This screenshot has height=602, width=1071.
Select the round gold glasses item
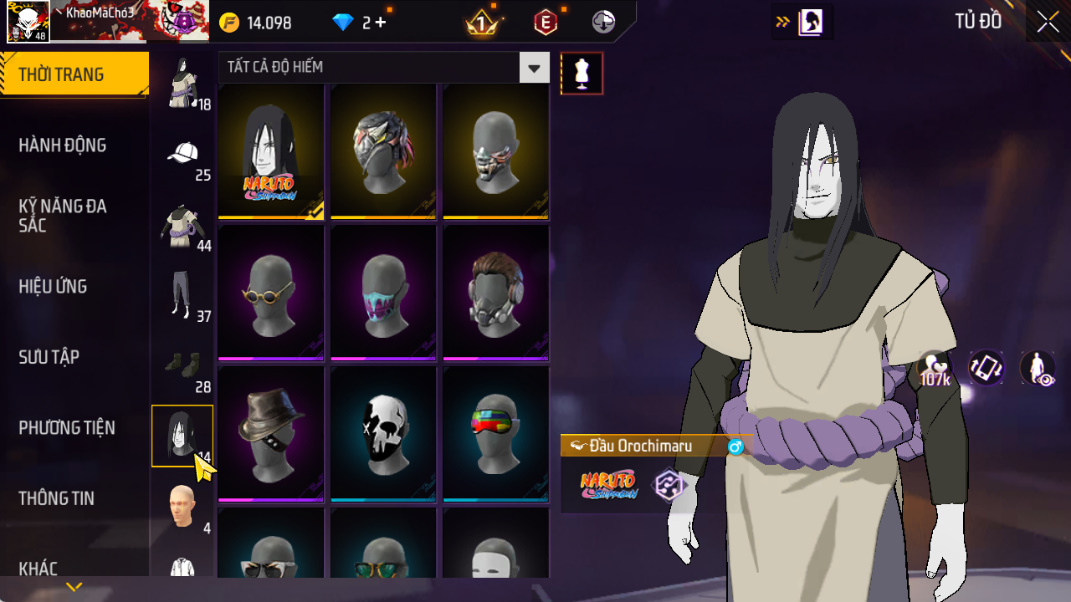pos(271,291)
